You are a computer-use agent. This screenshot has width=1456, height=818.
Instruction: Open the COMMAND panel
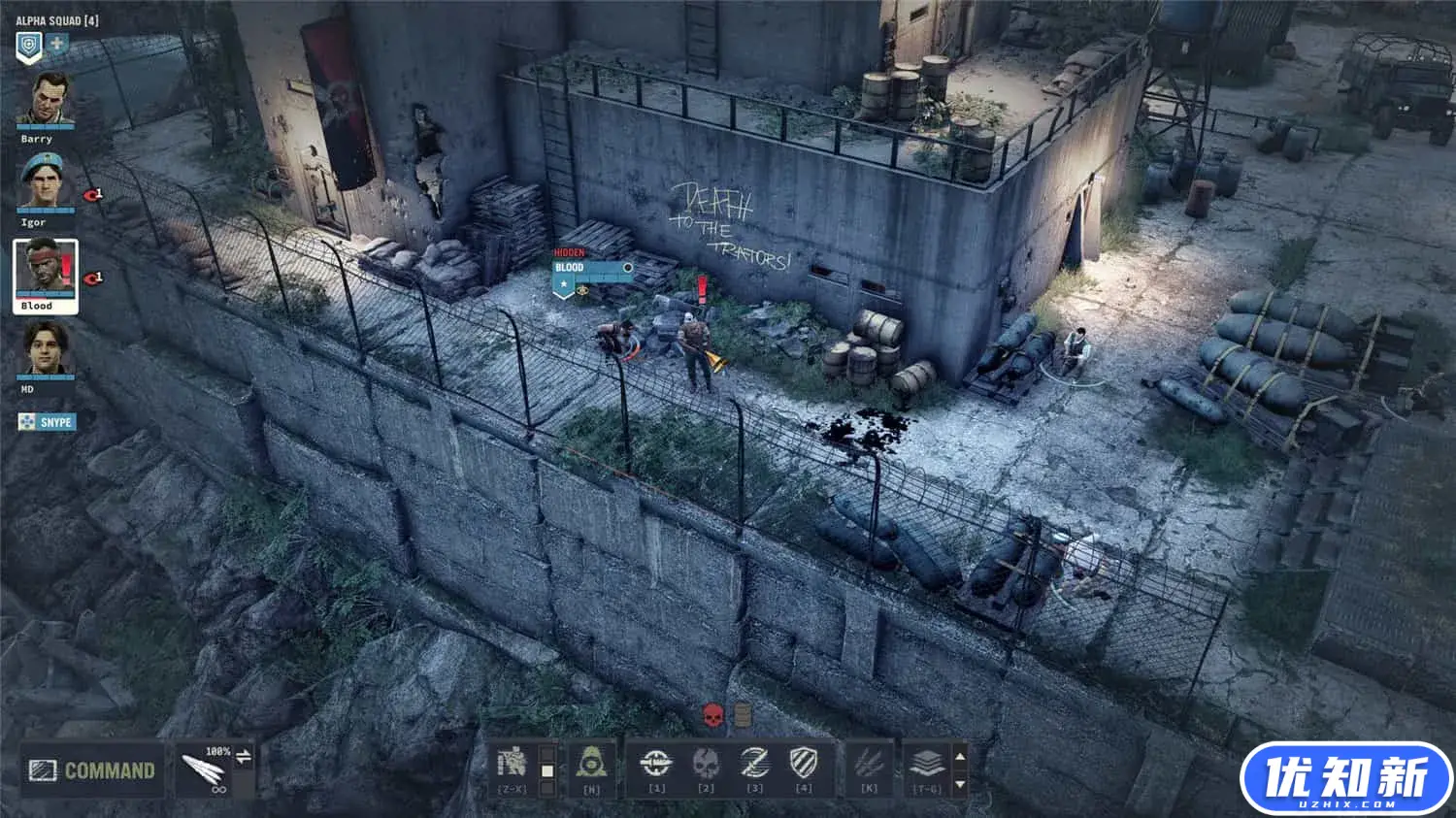coord(92,770)
